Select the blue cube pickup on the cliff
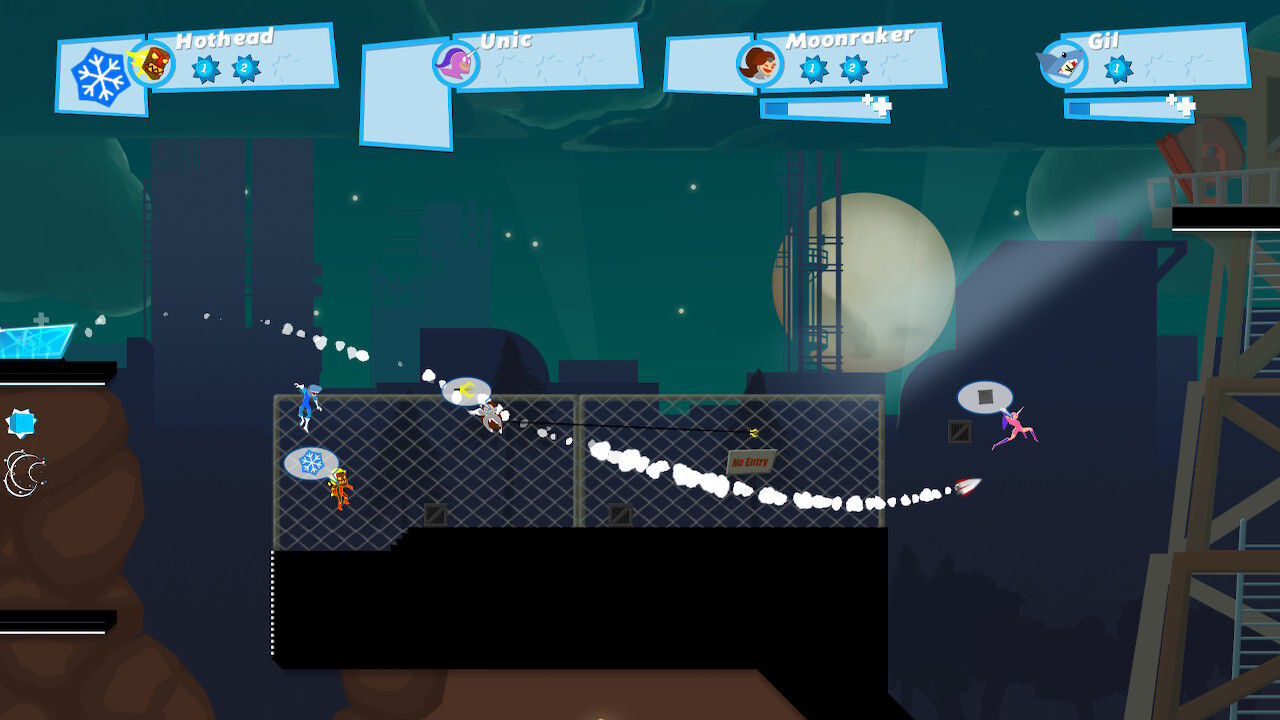This screenshot has height=720, width=1280. tap(22, 420)
